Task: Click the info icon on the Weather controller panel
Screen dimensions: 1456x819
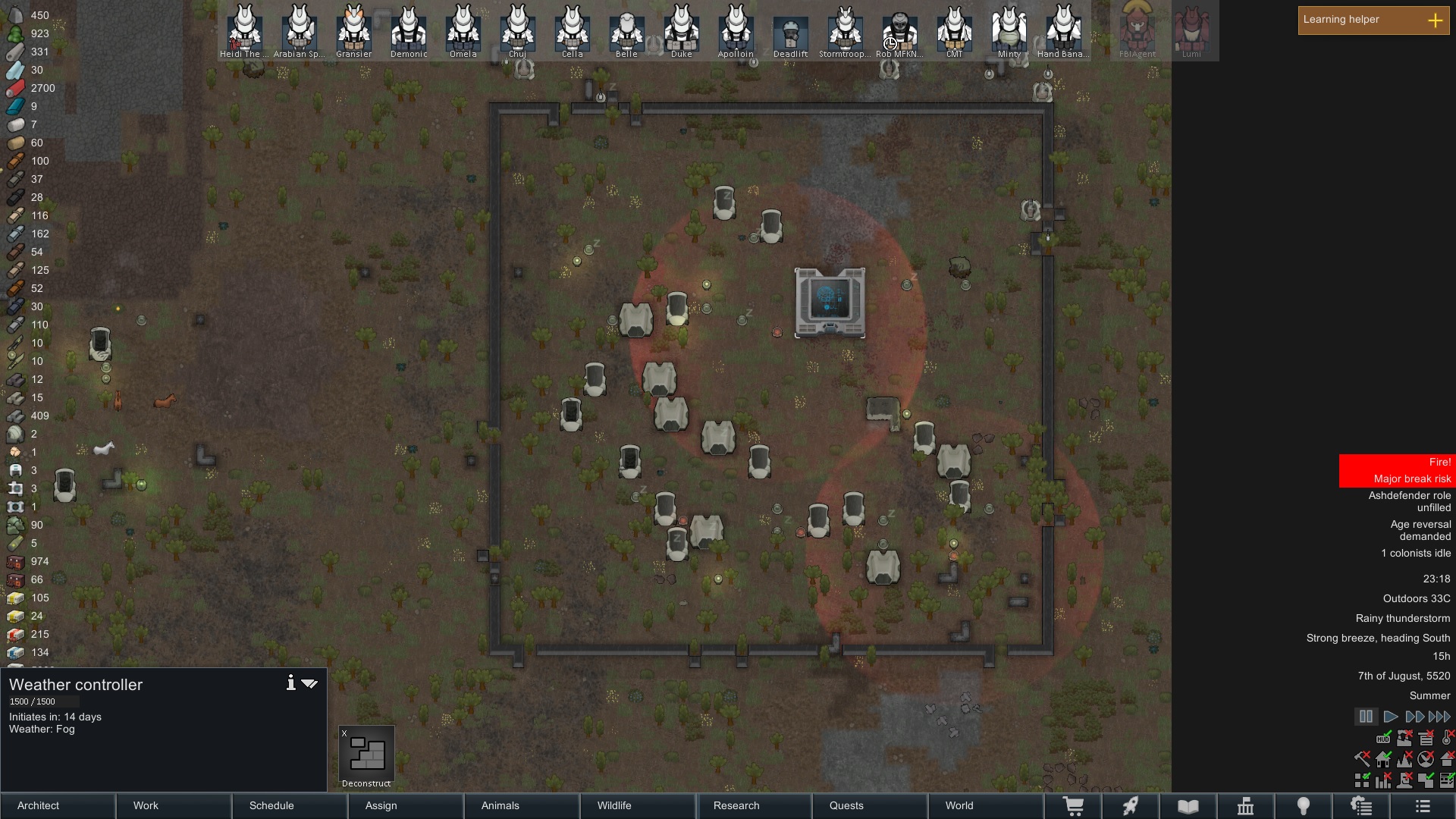Action: (291, 682)
